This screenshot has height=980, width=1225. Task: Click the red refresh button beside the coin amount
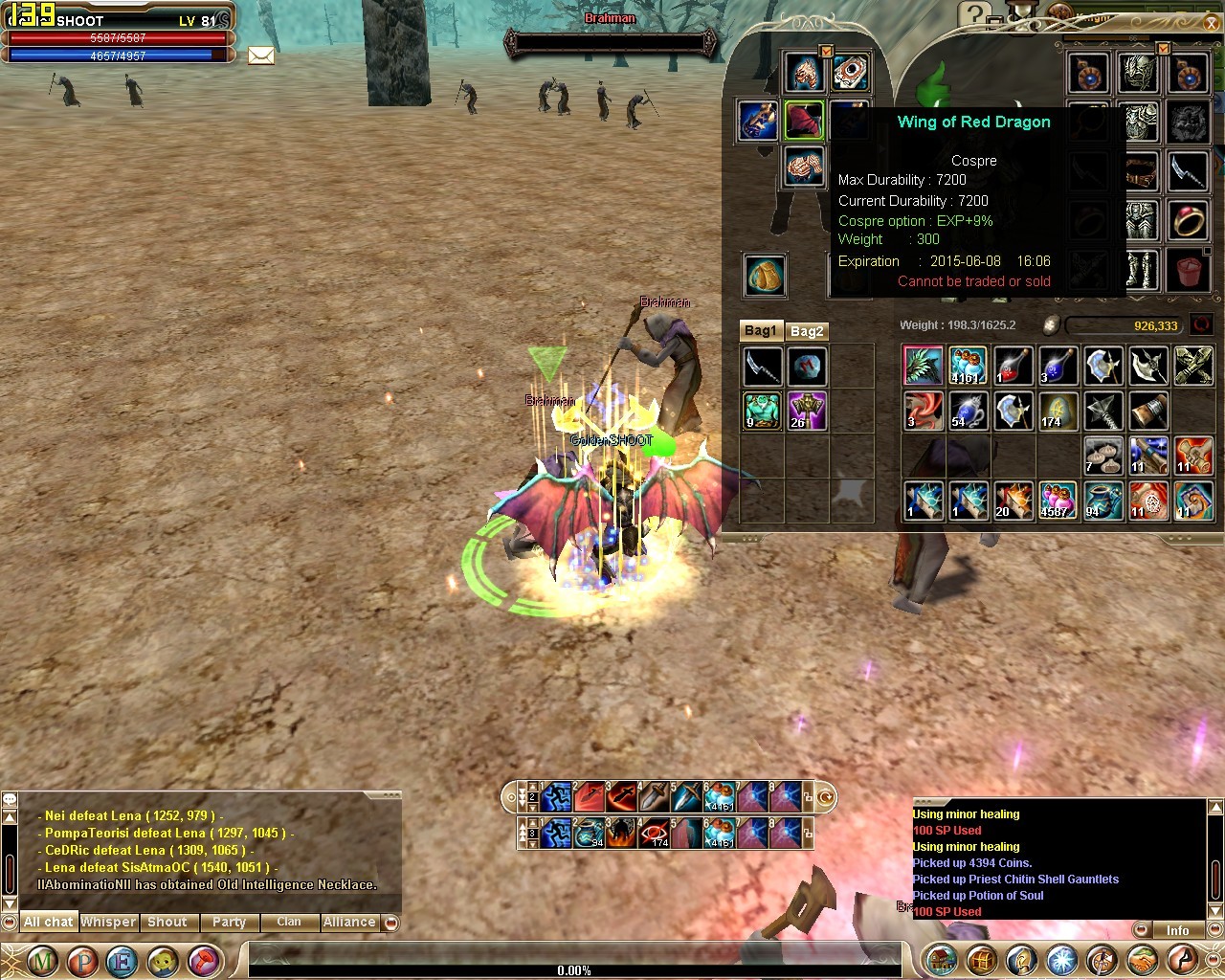point(1201,325)
